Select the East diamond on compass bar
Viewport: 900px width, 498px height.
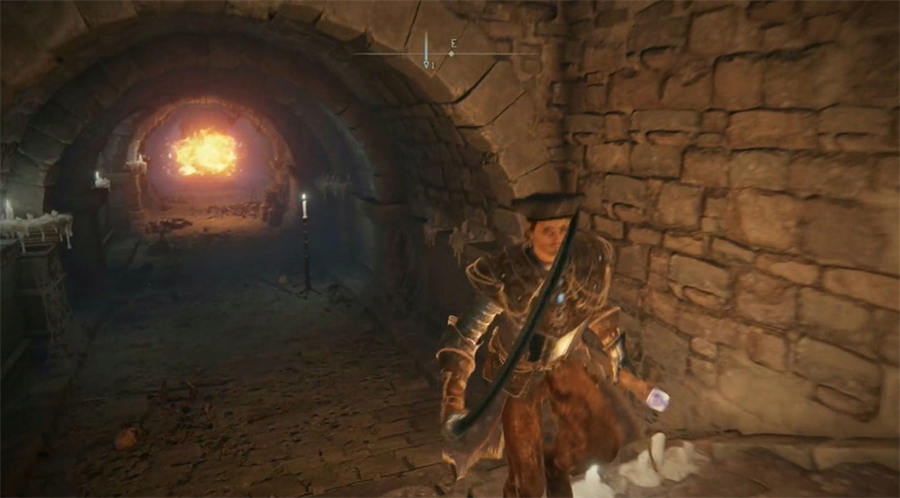pyautogui.click(x=452, y=53)
